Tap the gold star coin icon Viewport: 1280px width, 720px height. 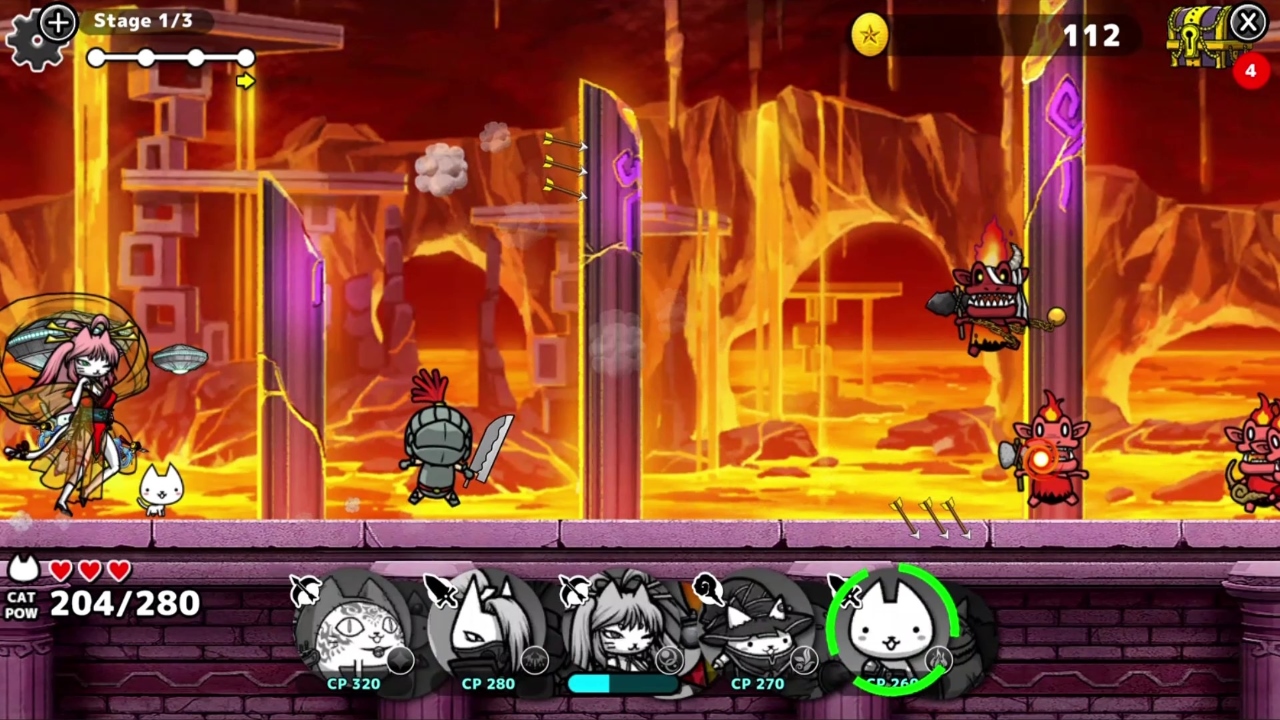[869, 36]
